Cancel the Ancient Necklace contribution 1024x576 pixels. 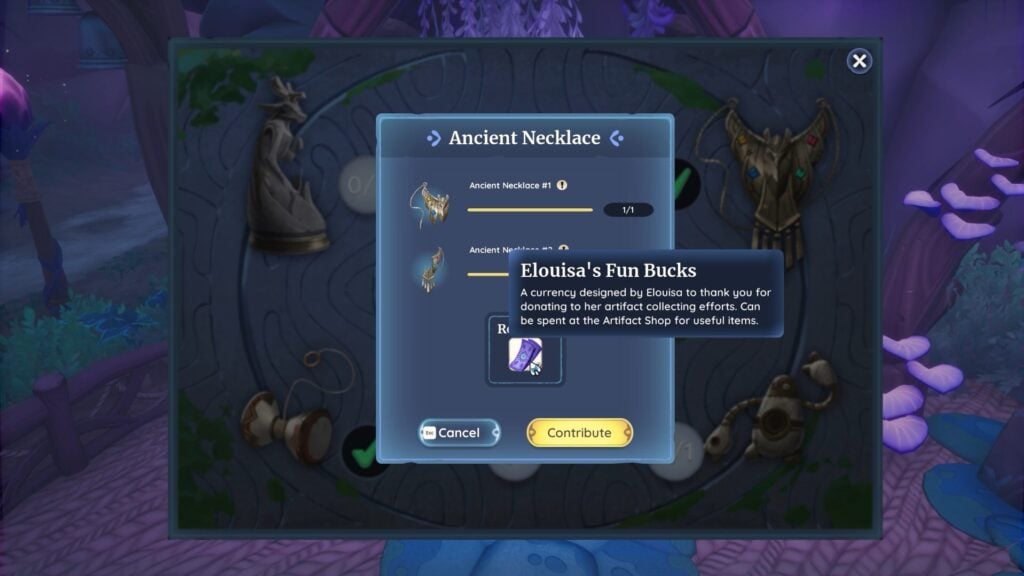[459, 433]
